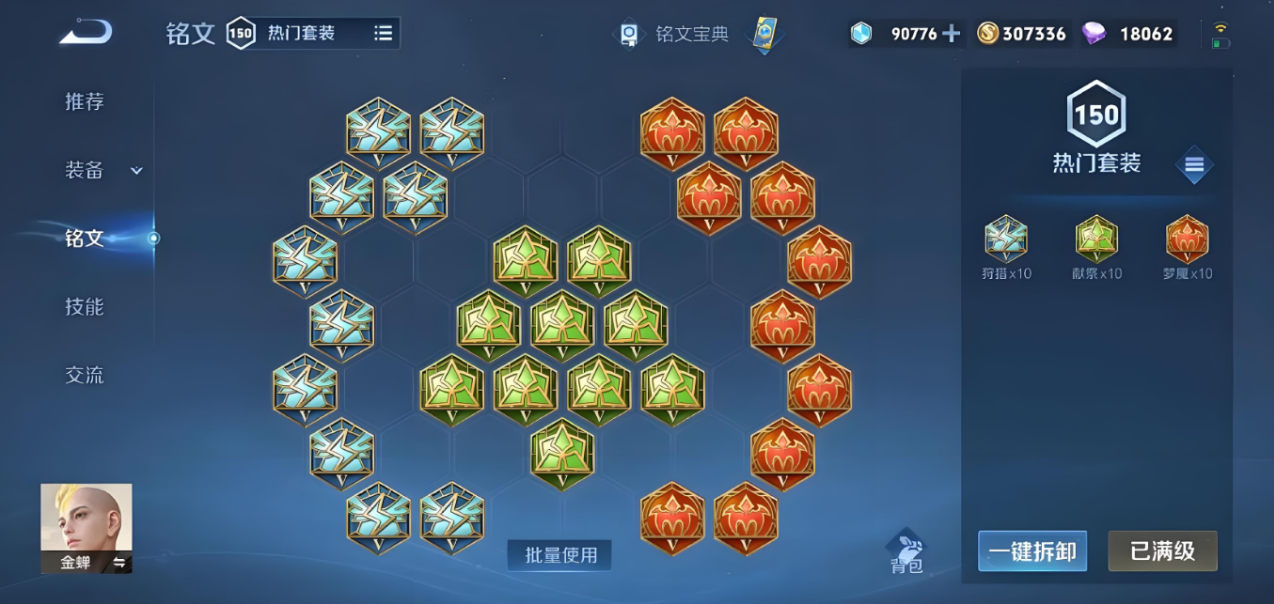
Task: Add more blue rune fragments with plus
Action: pos(951,33)
